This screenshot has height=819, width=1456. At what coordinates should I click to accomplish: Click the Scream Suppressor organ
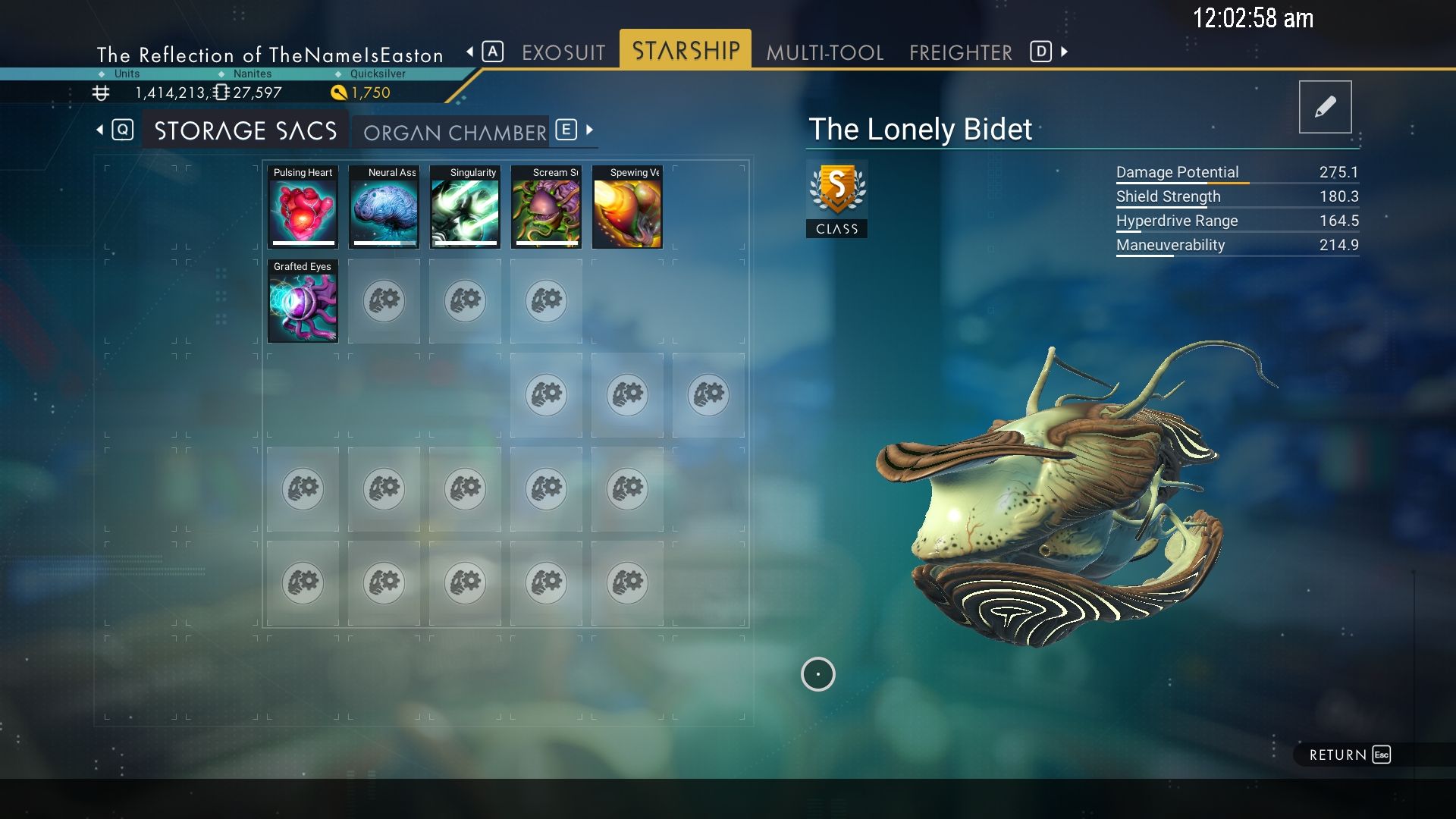[546, 209]
